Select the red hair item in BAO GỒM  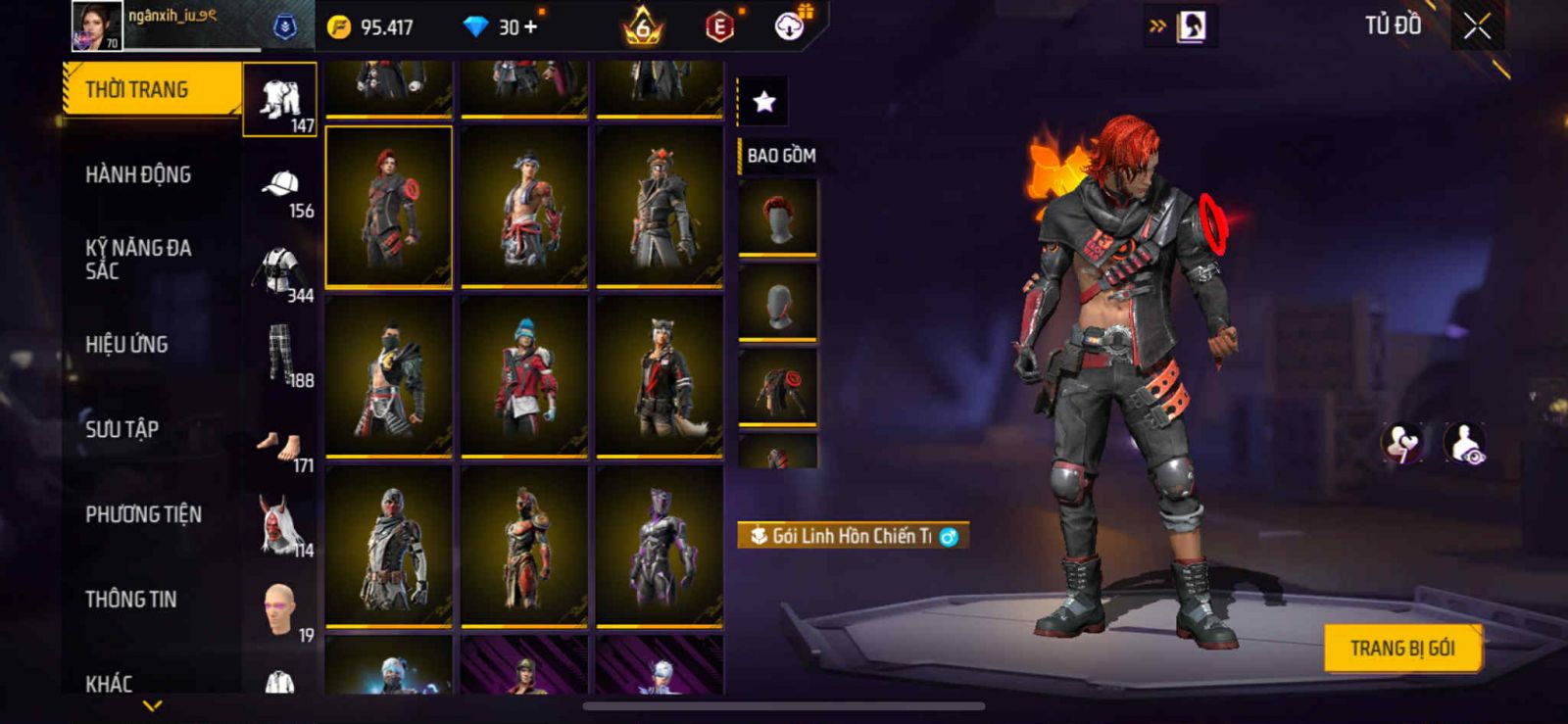(x=777, y=218)
